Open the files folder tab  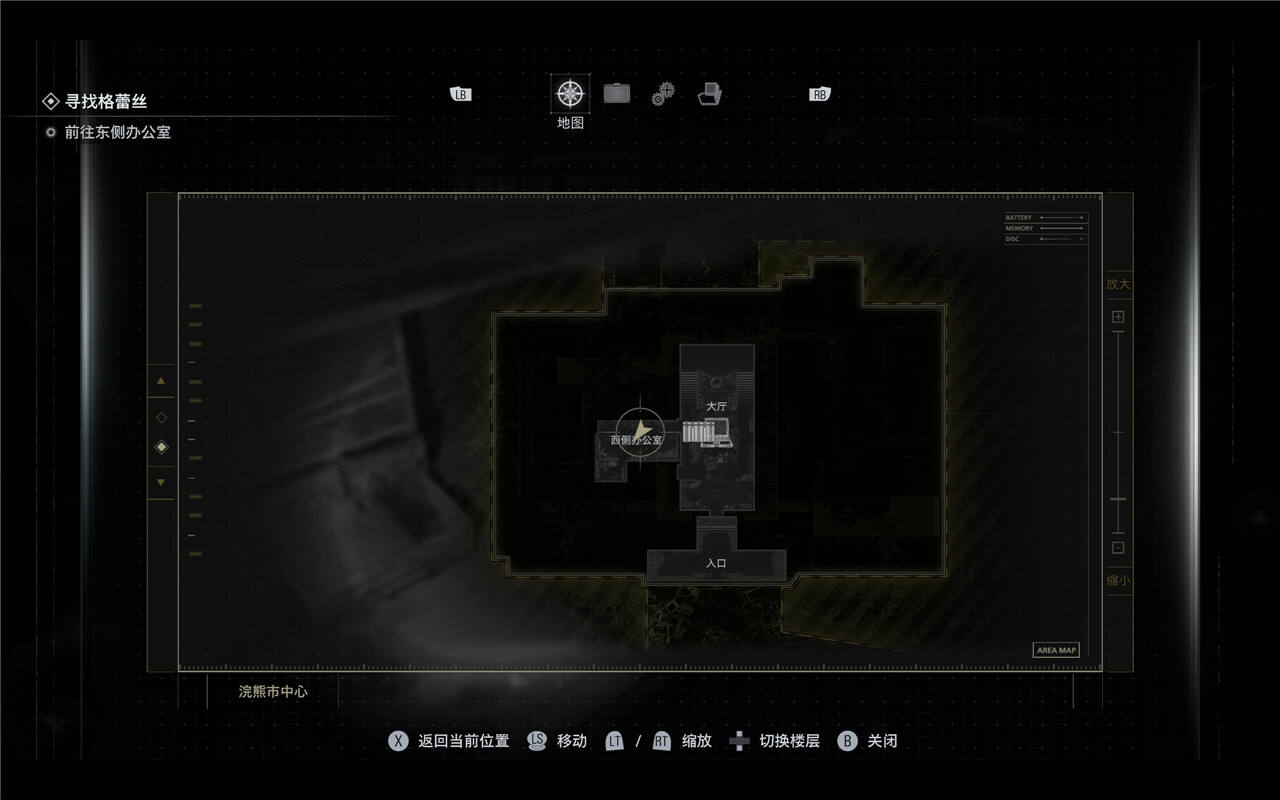[710, 94]
